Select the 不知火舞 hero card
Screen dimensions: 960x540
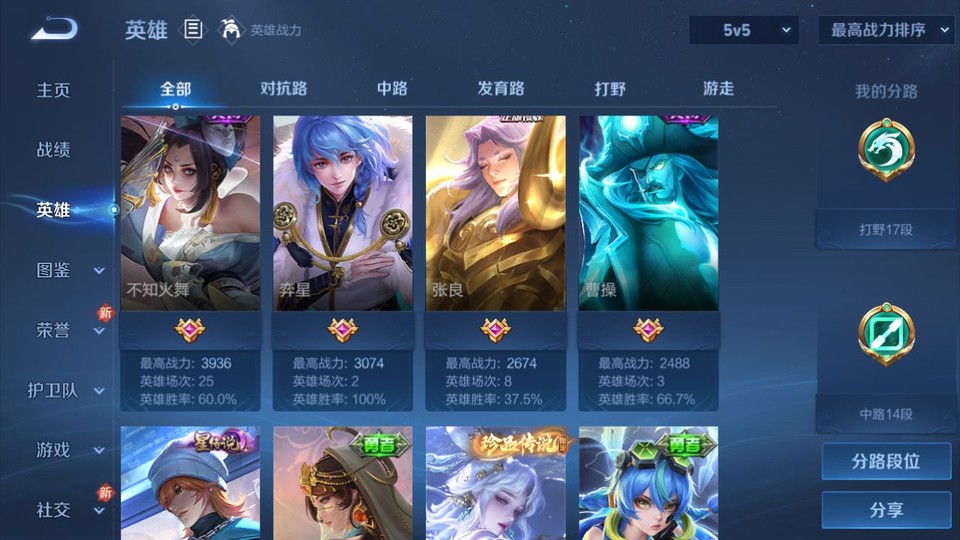(190, 215)
